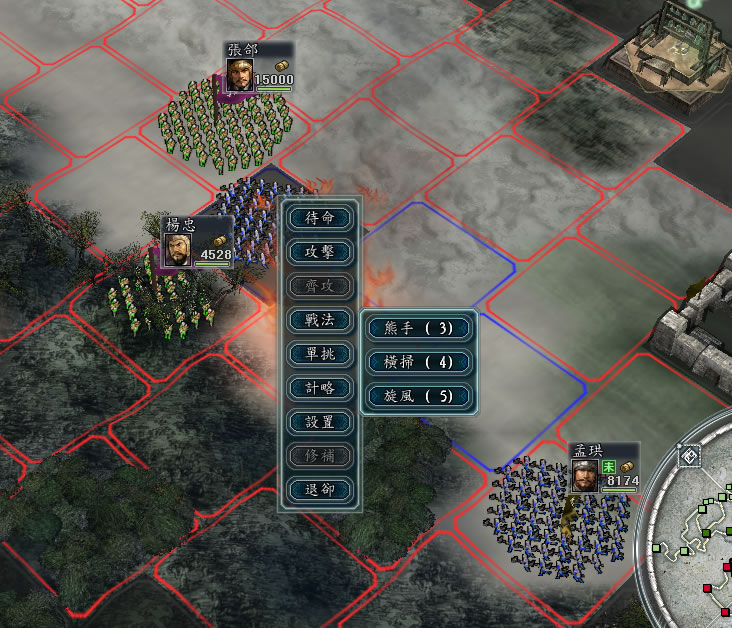
Task: Select the 攻擊 attack command
Action: pos(319,252)
